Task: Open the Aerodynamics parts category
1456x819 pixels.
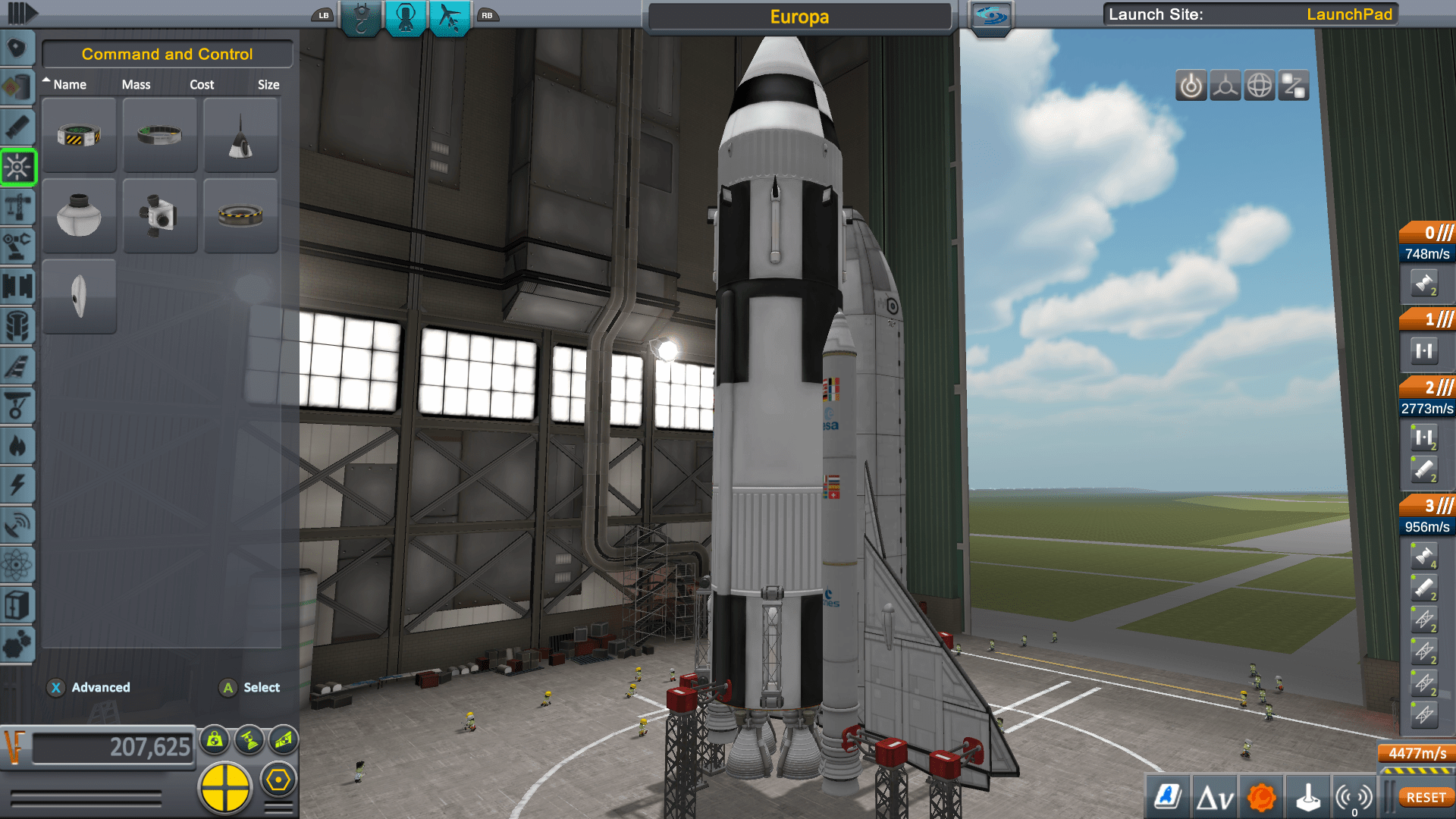Action: pos(18,367)
